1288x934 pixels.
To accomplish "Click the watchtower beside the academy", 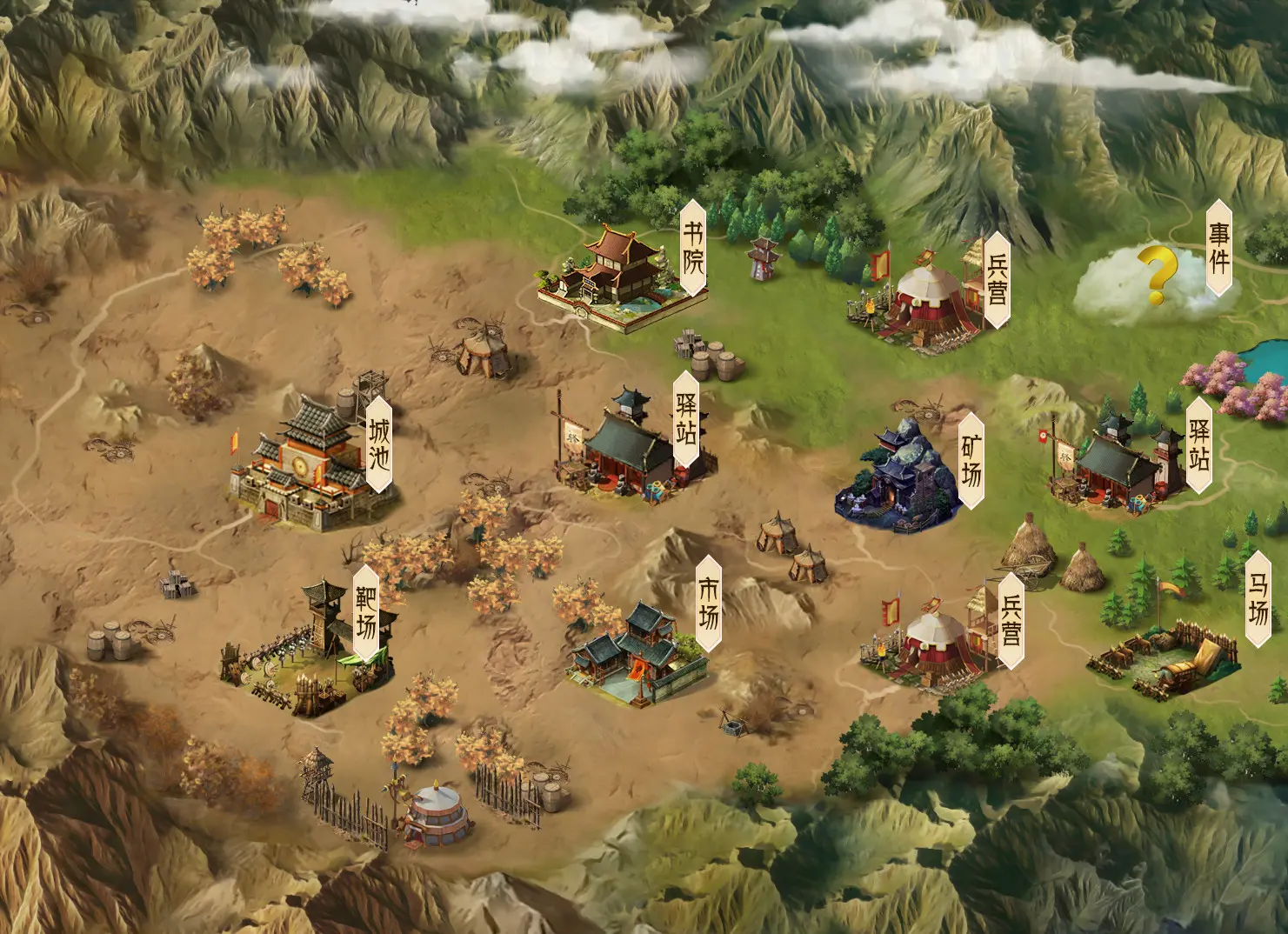I will [x=763, y=261].
